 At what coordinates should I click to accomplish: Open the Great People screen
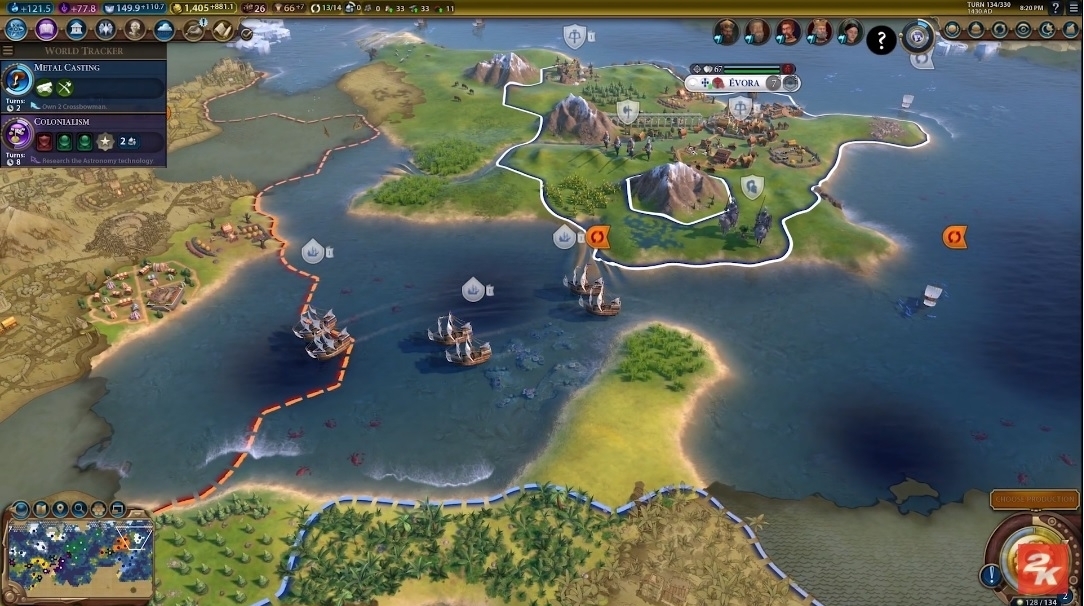click(x=135, y=30)
